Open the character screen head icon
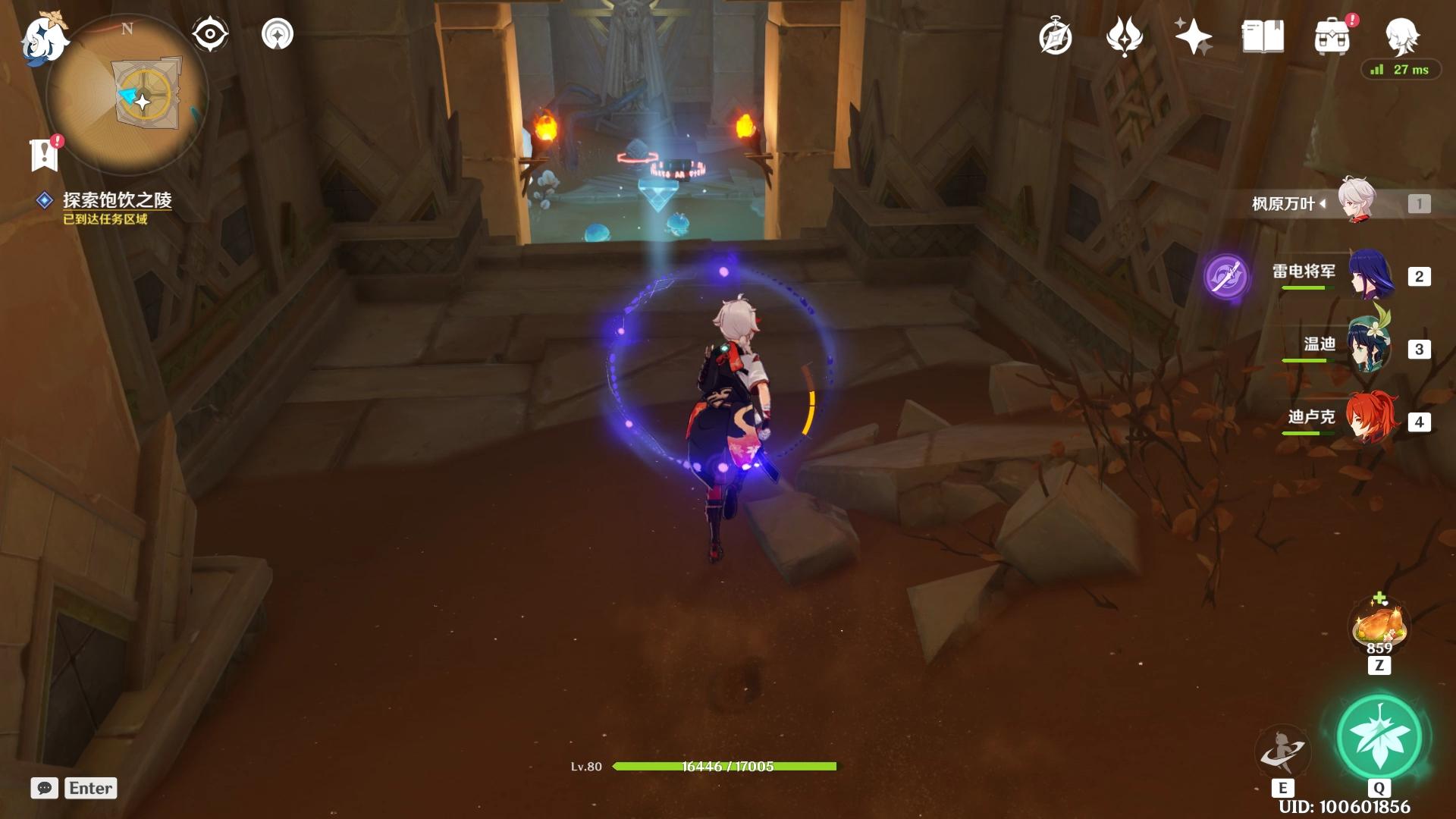 point(1401,35)
